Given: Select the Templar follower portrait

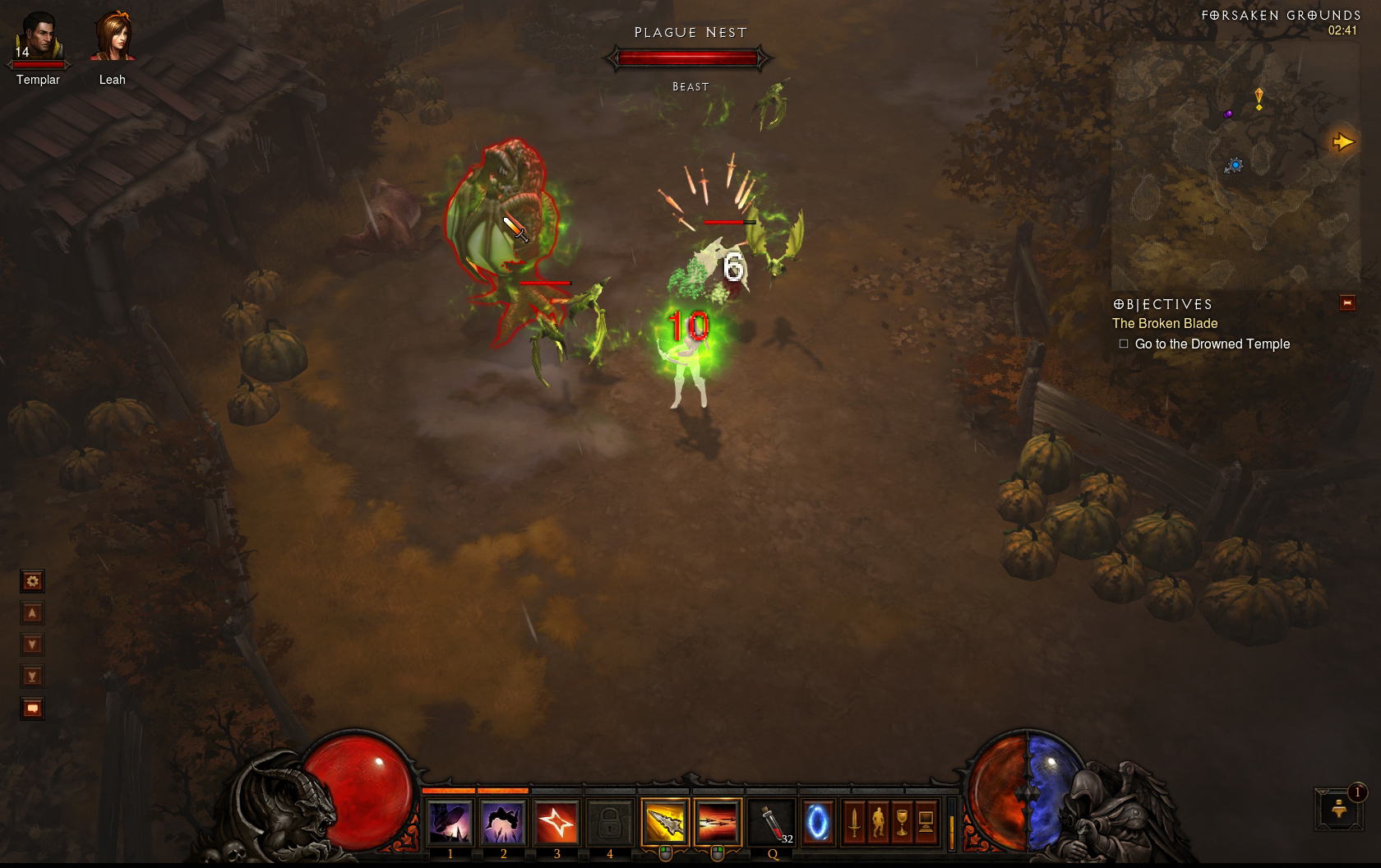Looking at the screenshot, I should point(38,39).
